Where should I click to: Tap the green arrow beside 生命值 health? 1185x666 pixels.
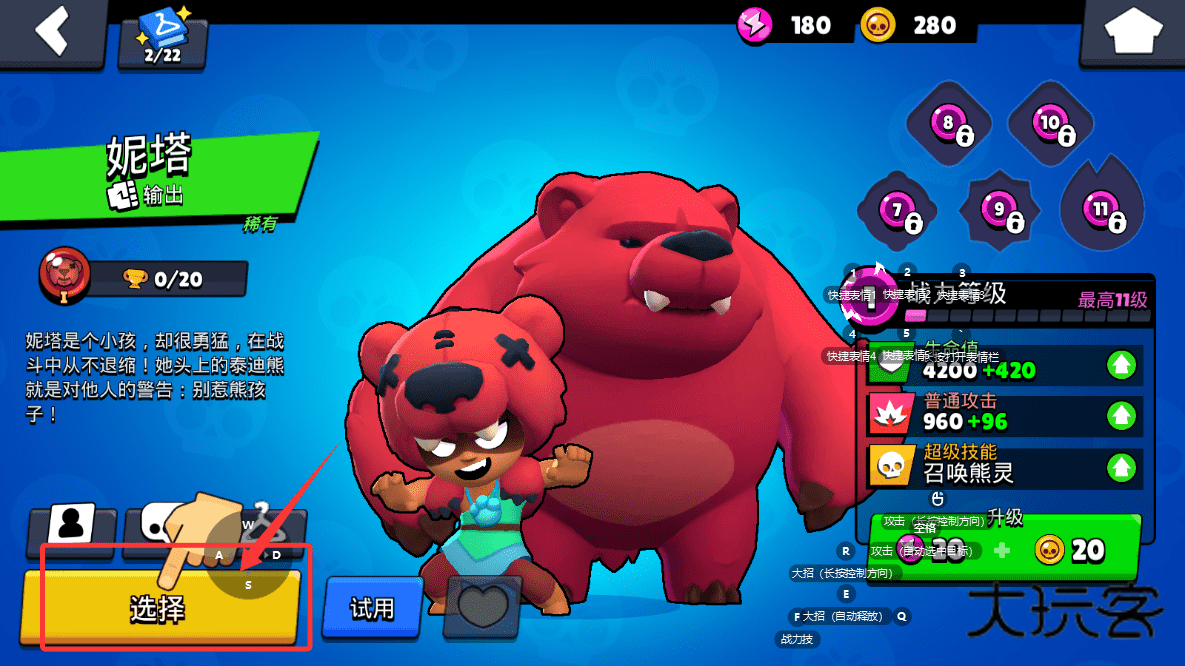tap(1122, 365)
